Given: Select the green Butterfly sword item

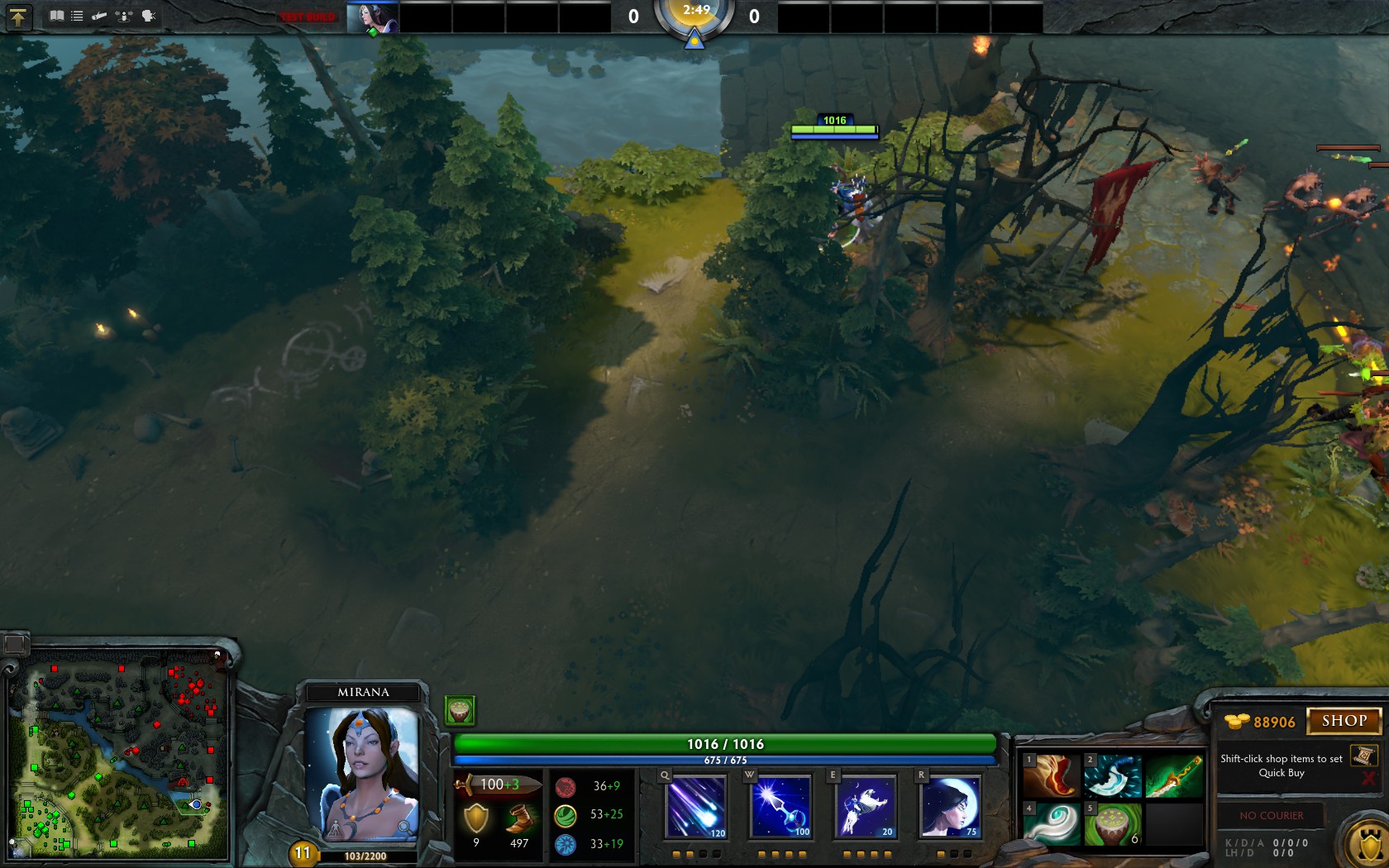Looking at the screenshot, I should point(1174,776).
